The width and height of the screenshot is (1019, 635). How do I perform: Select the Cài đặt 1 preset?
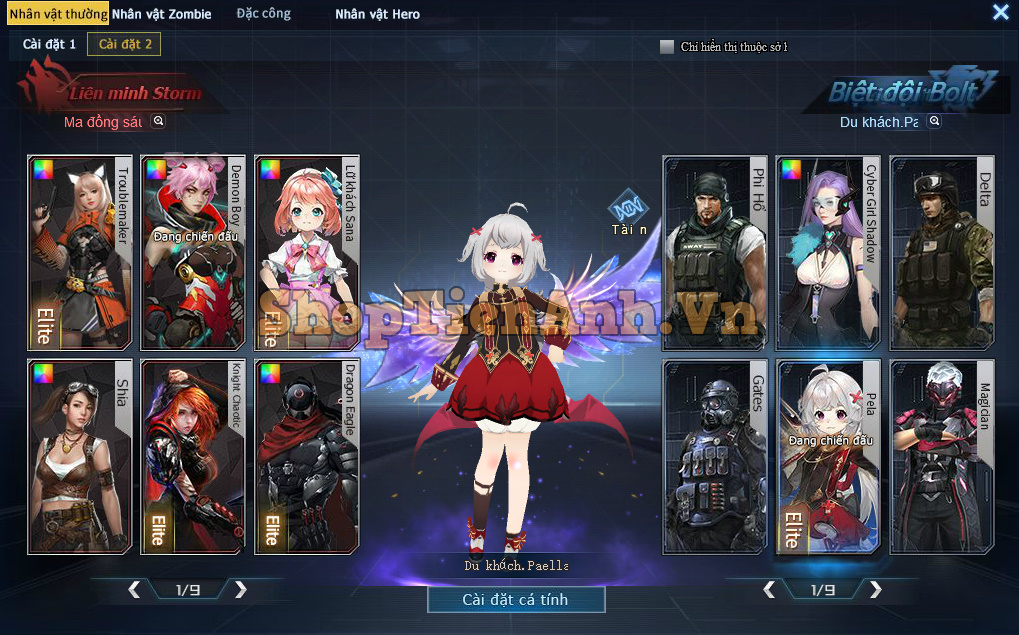pyautogui.click(x=50, y=44)
